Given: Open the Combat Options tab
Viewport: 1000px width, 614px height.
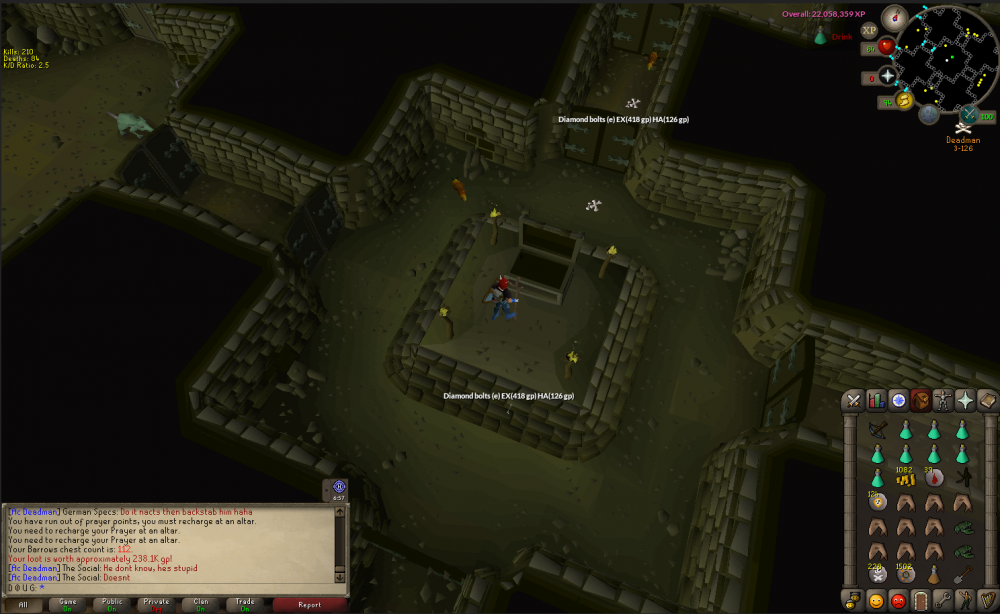Looking at the screenshot, I should (854, 400).
